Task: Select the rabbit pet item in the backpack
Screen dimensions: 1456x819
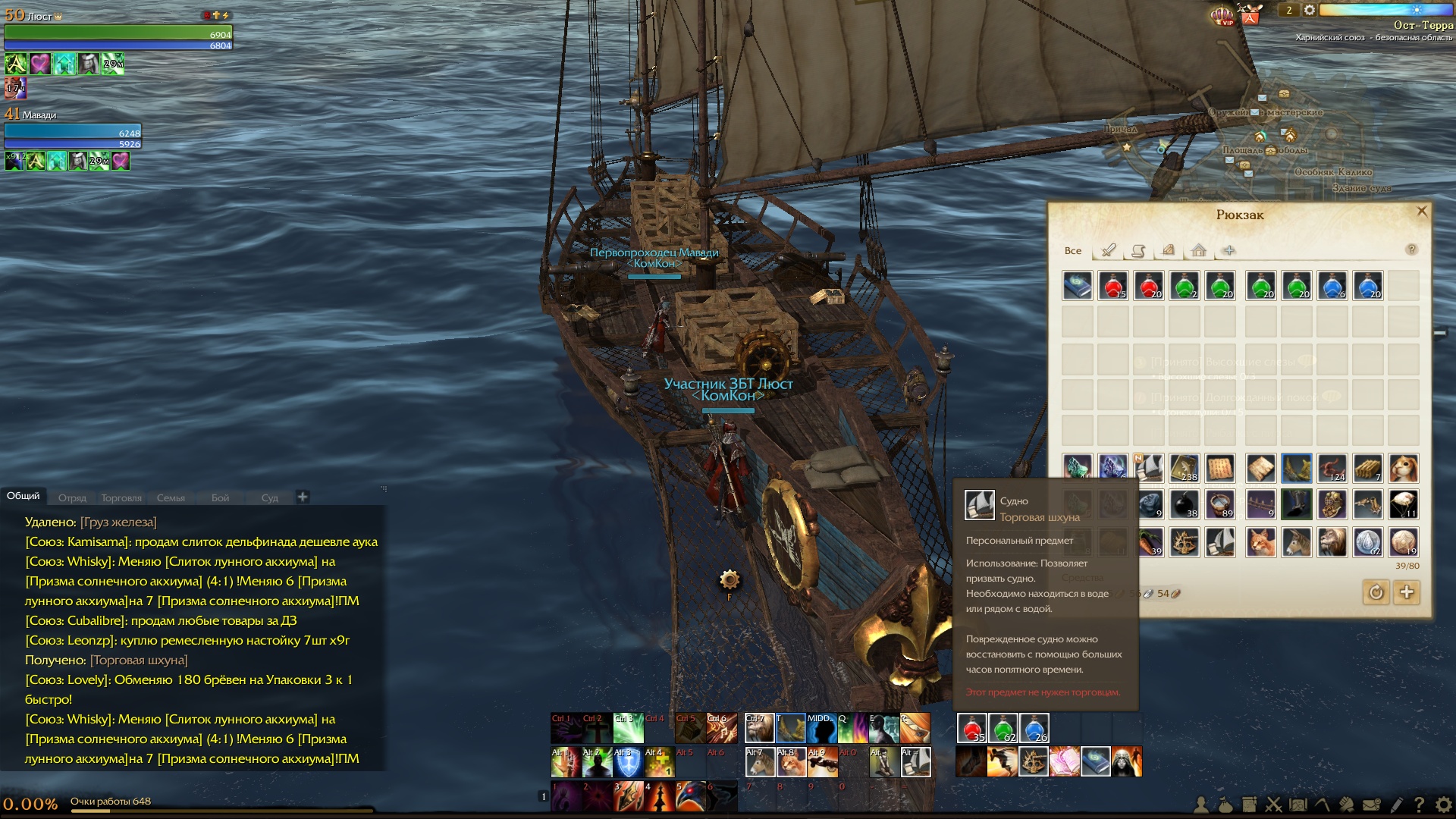Action: pos(1403,469)
